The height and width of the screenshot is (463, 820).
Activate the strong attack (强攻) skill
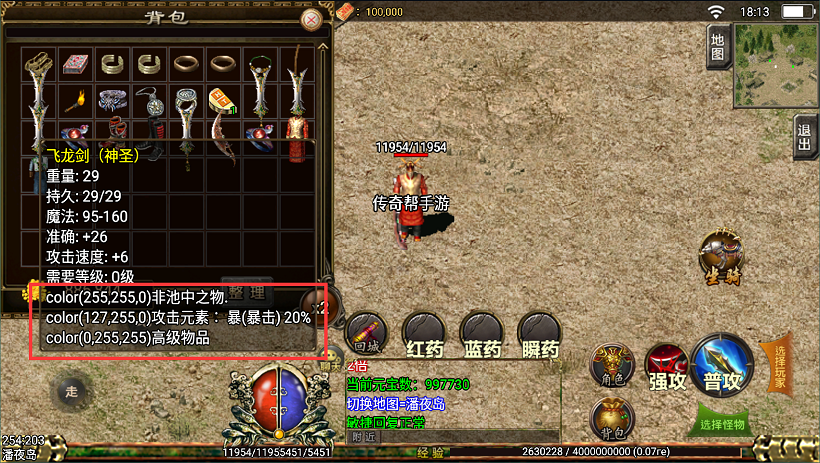click(665, 364)
